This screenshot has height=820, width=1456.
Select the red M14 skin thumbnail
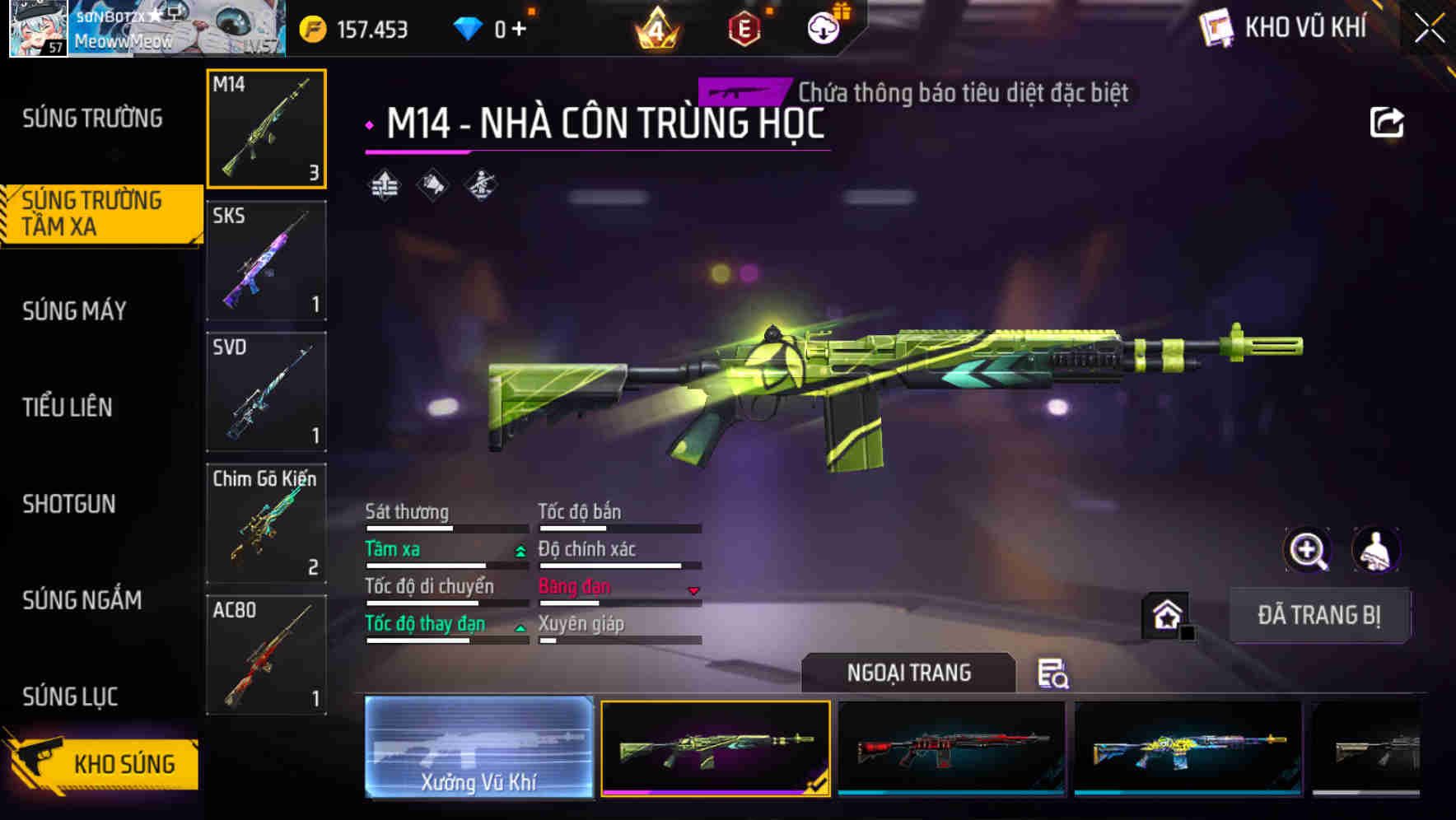coord(951,748)
